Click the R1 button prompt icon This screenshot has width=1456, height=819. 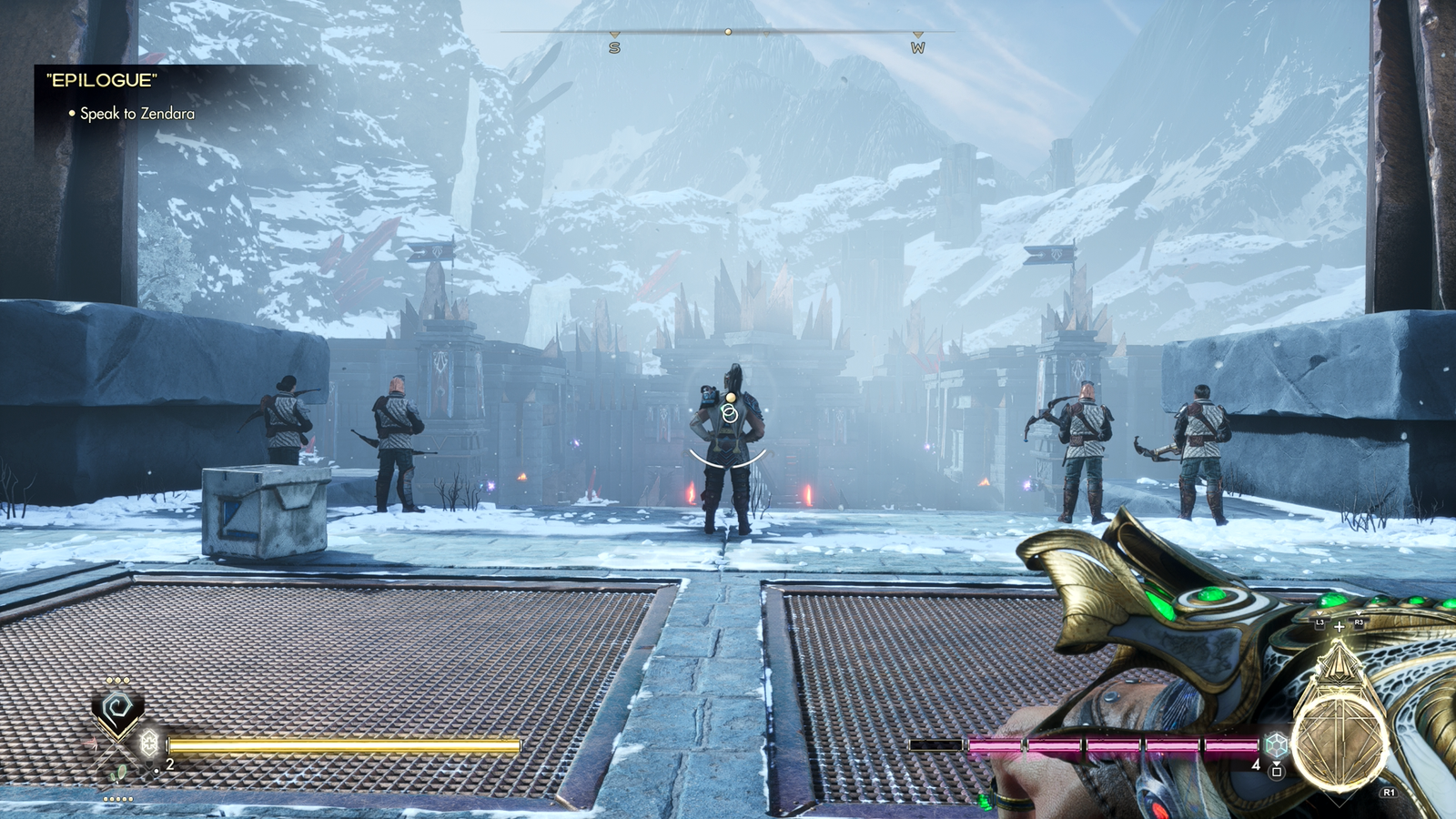click(x=1388, y=792)
